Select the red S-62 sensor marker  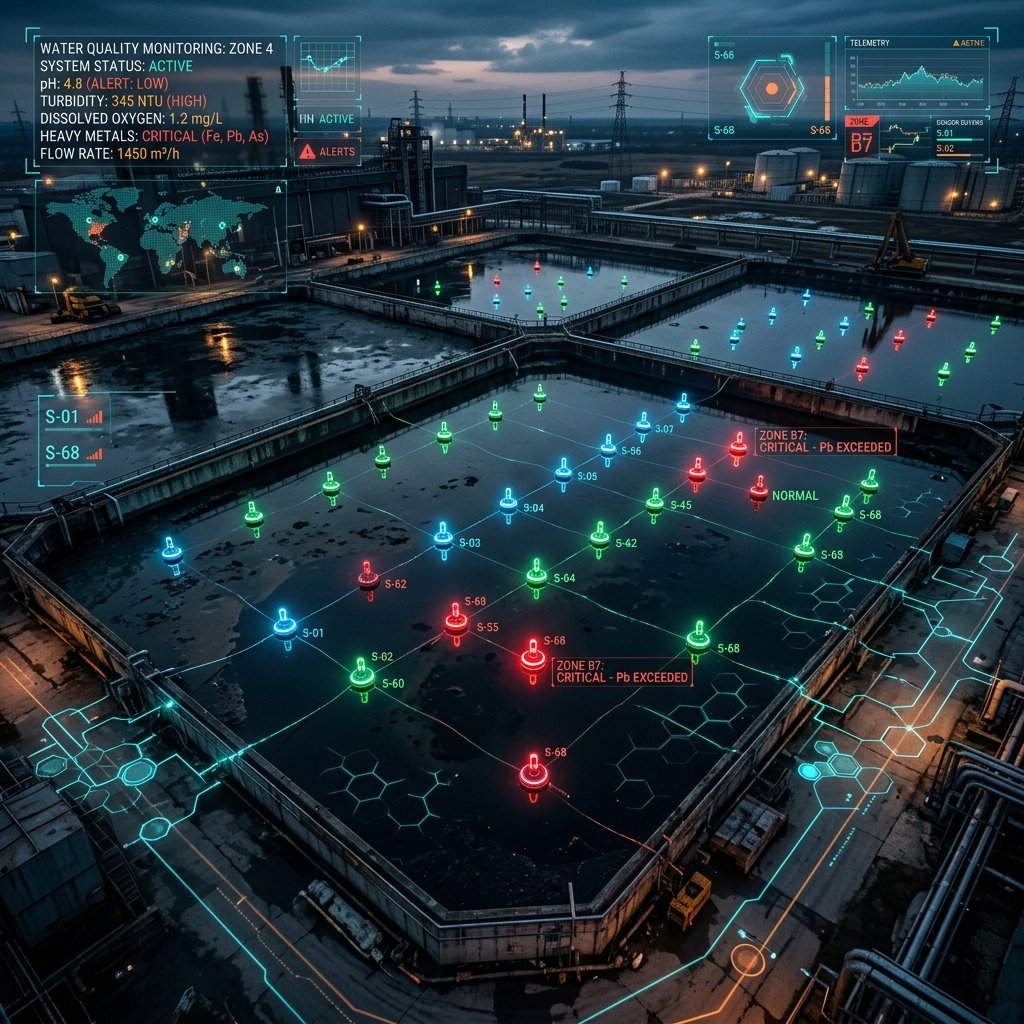point(369,576)
